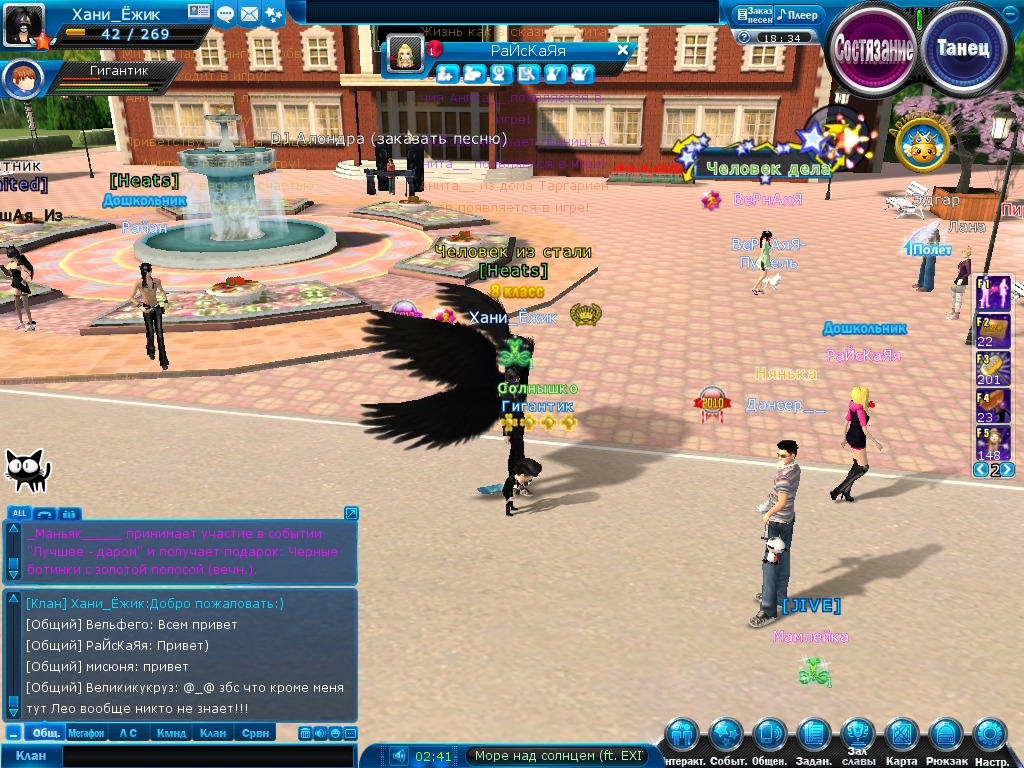Toggle the music speaker next to the track timer
Image resolution: width=1024 pixels, height=768 pixels.
399,756
